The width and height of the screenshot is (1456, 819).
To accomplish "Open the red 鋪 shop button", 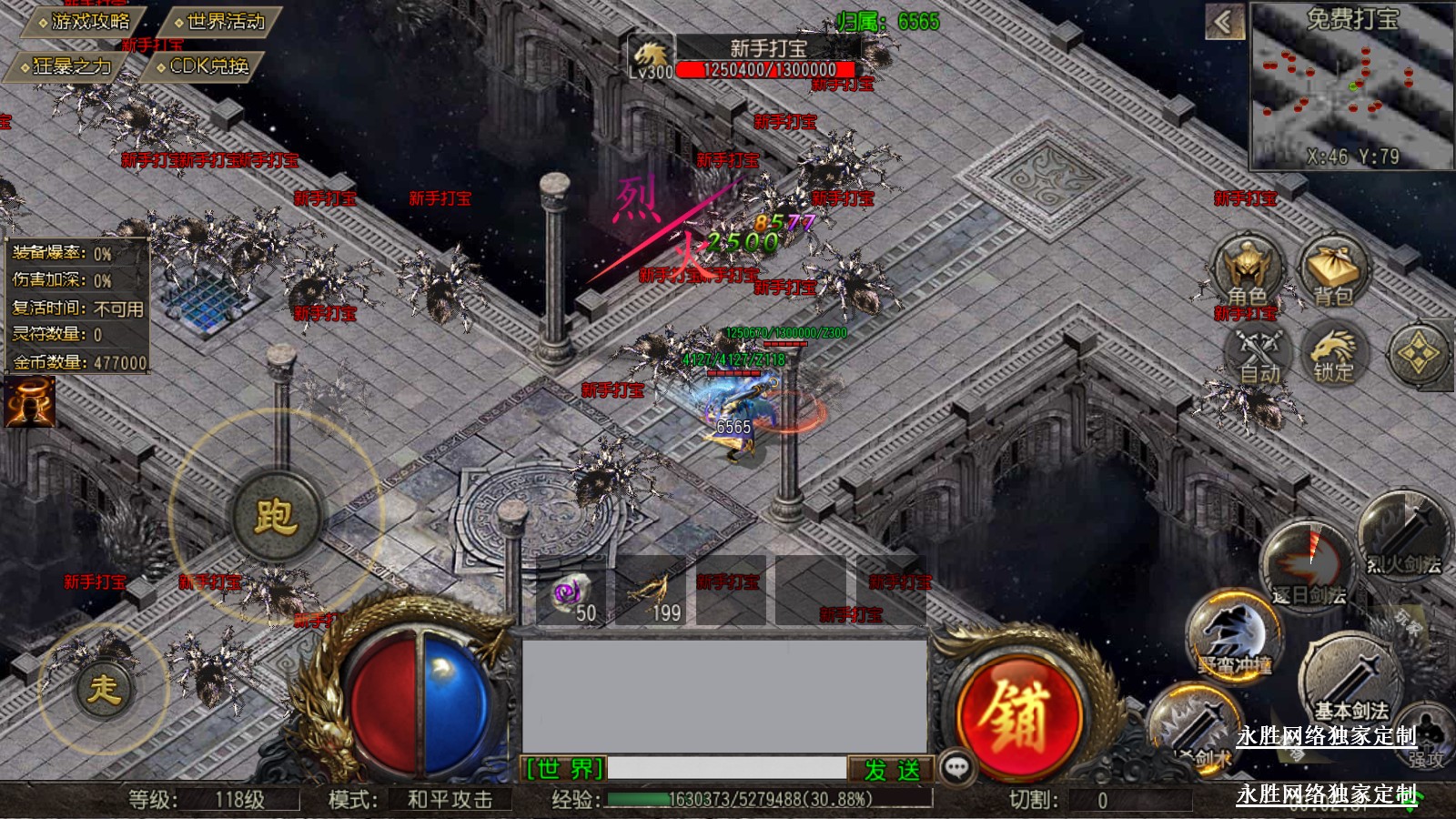I will coord(1020,716).
